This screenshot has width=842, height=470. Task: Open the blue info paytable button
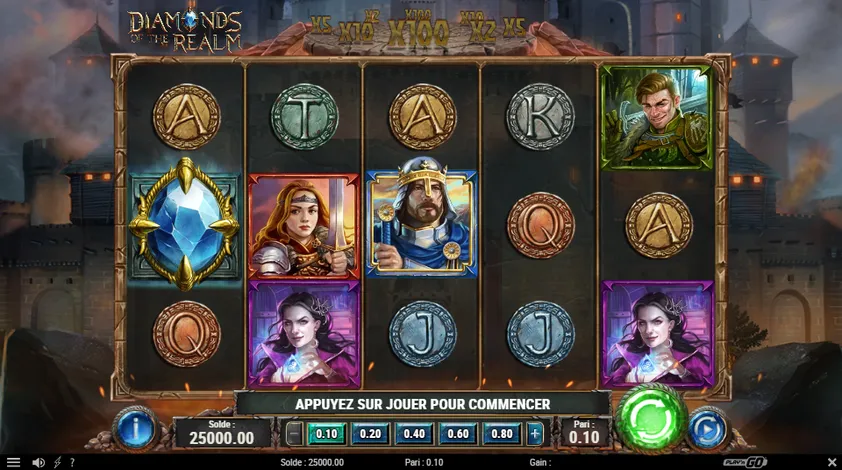pos(135,428)
